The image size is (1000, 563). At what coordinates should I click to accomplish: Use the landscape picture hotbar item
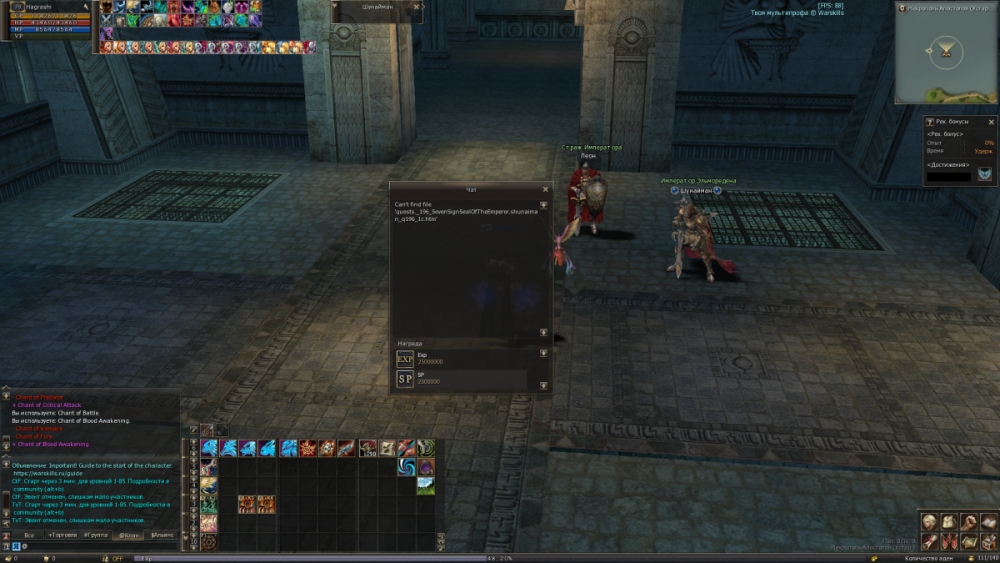425,485
